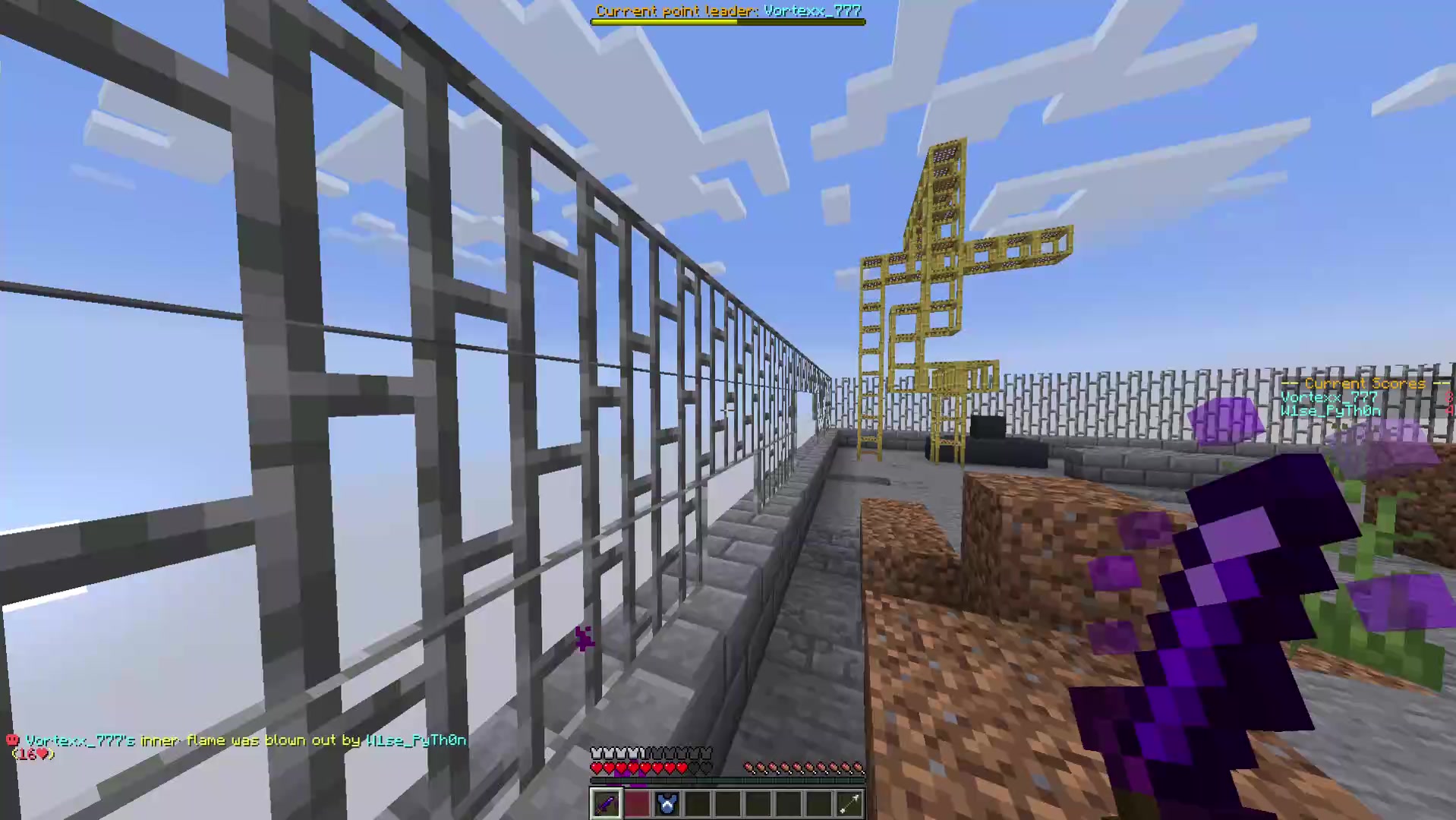This screenshot has width=1456, height=820.
Task: Click the empty middle hotbar slot
Action: pos(729,804)
